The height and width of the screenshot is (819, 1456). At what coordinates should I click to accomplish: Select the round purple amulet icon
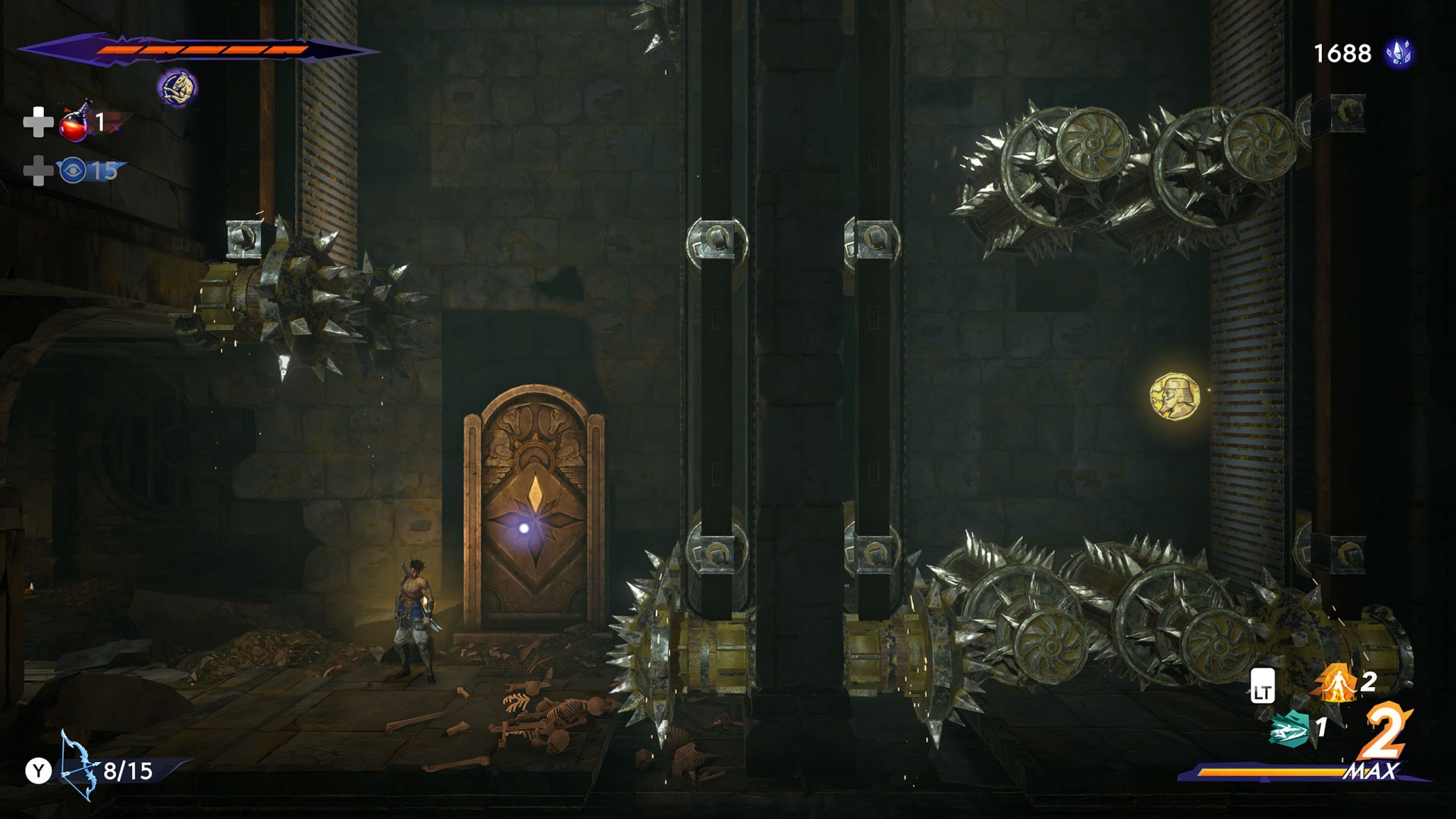click(177, 88)
